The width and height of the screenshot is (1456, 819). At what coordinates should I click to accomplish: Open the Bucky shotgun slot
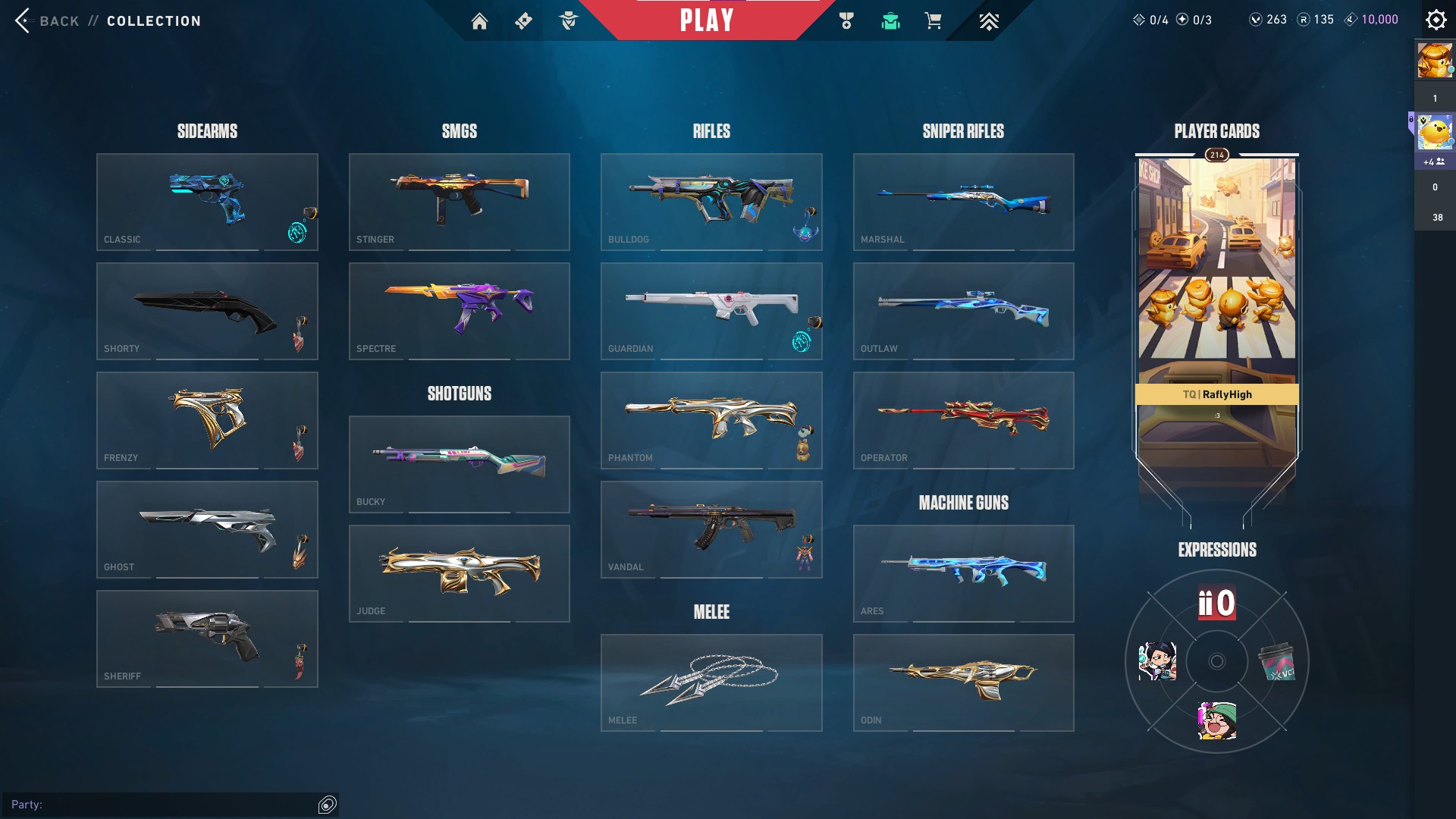(x=459, y=464)
